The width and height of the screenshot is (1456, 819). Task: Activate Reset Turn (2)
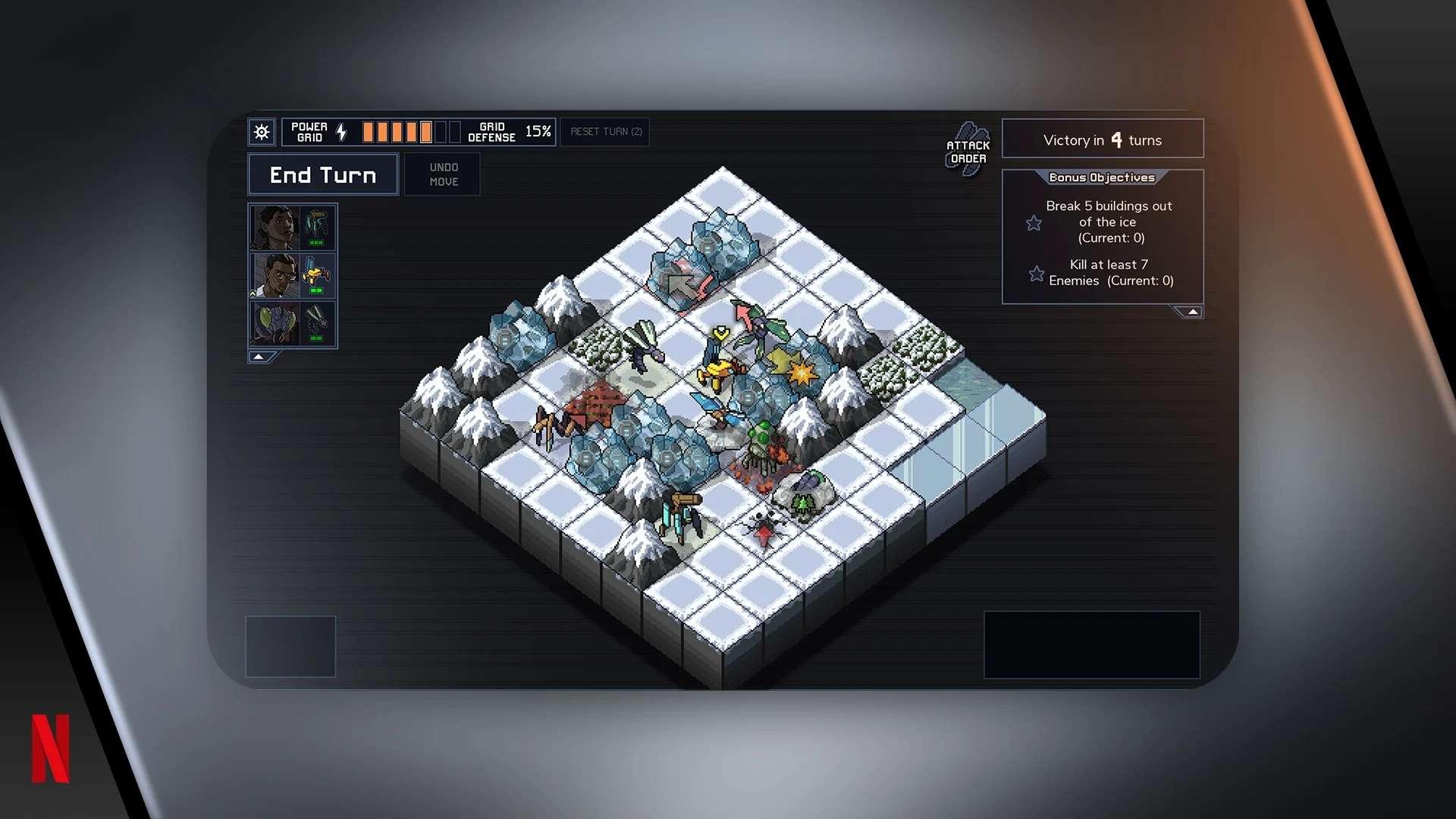coord(605,132)
